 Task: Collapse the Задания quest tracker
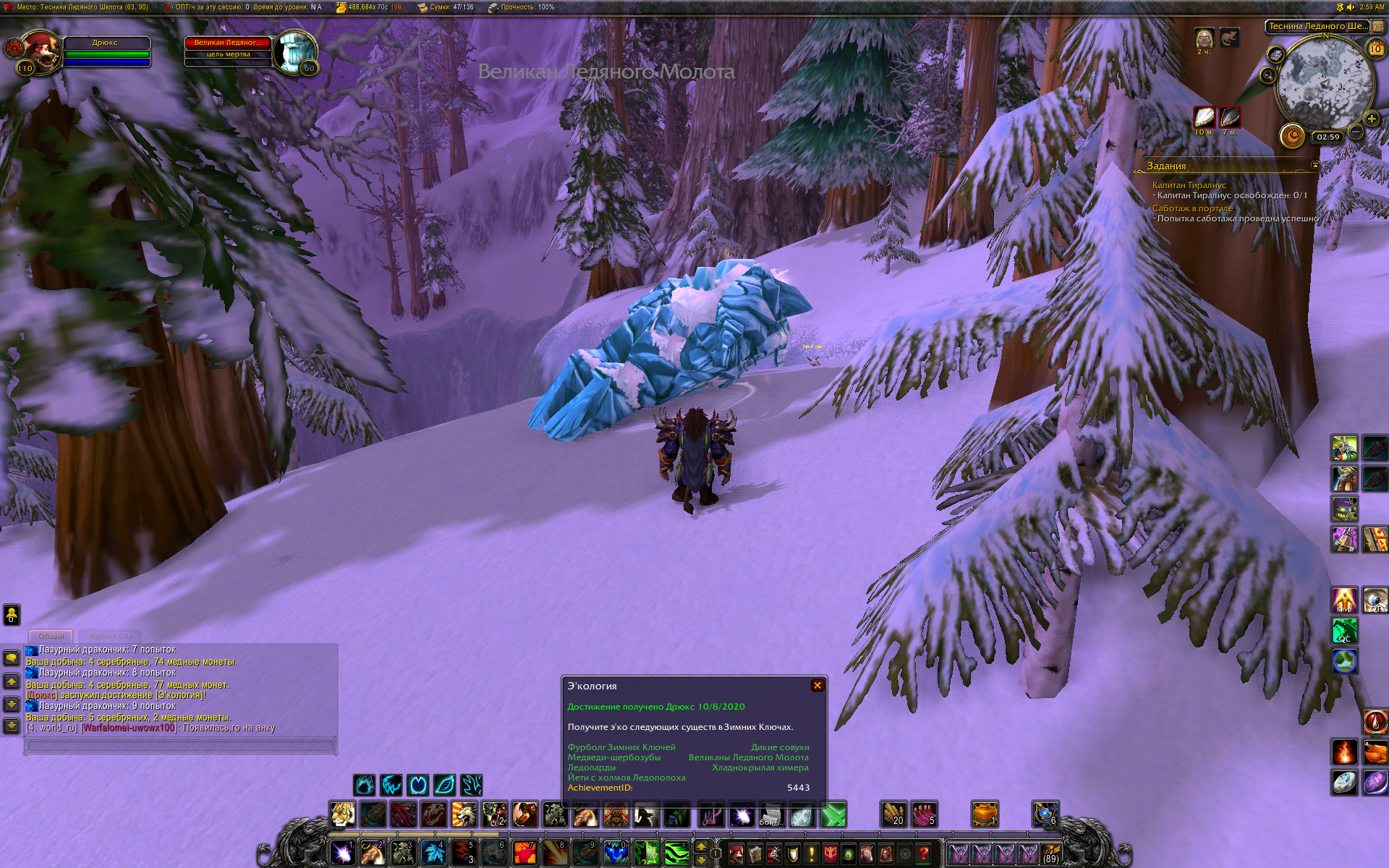click(1315, 165)
